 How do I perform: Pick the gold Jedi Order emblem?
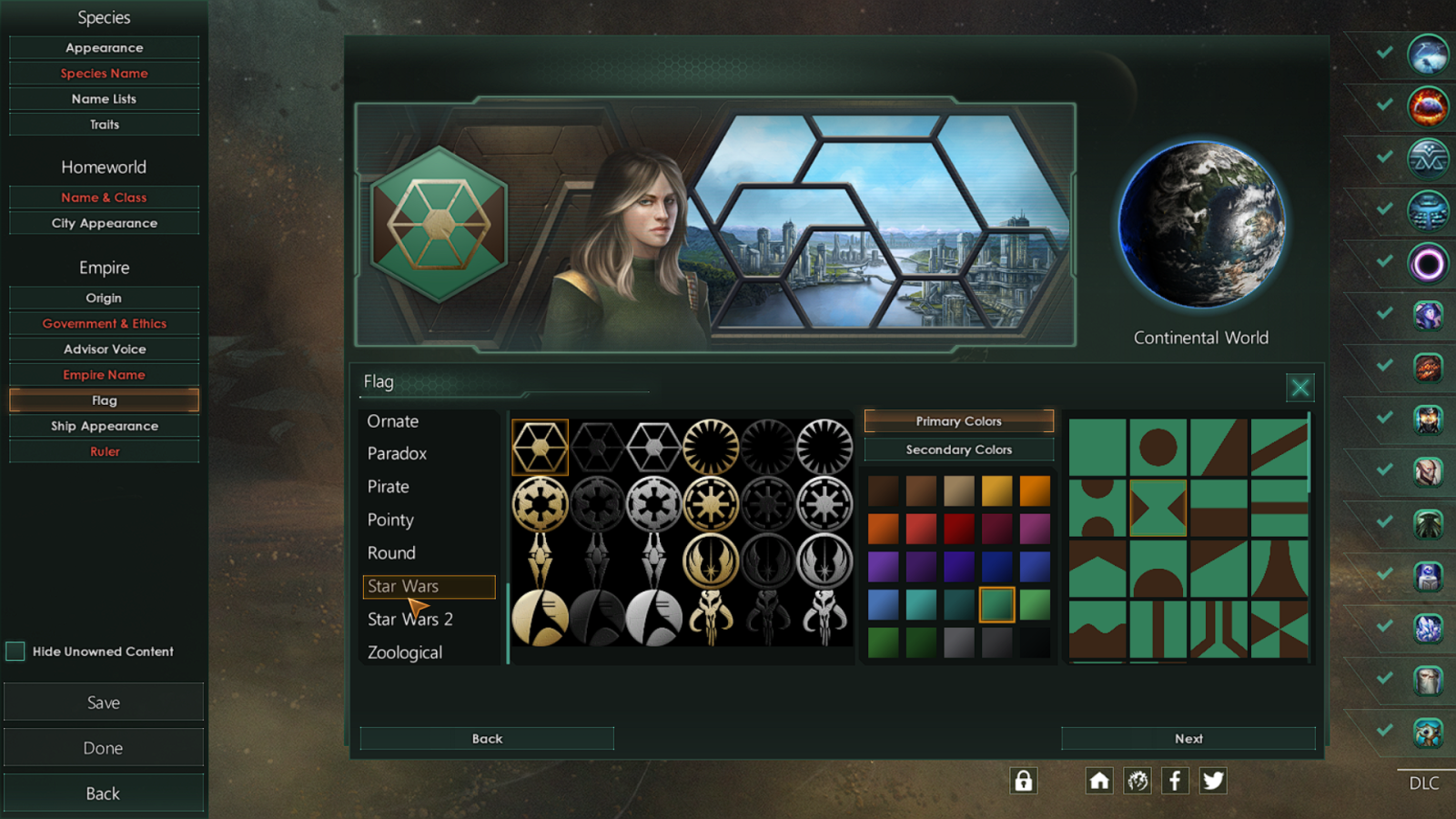coord(711,561)
